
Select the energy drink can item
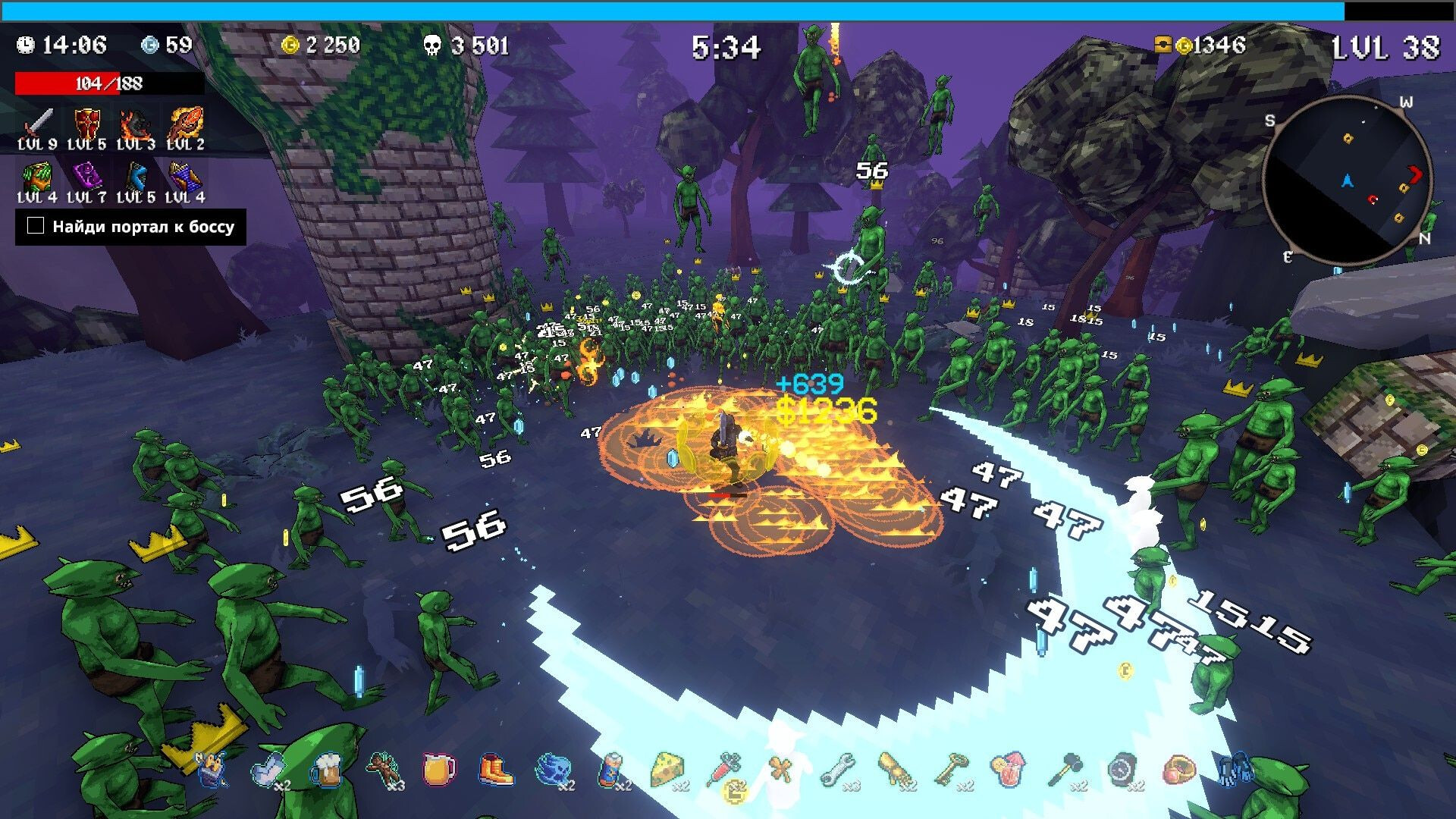click(x=610, y=770)
